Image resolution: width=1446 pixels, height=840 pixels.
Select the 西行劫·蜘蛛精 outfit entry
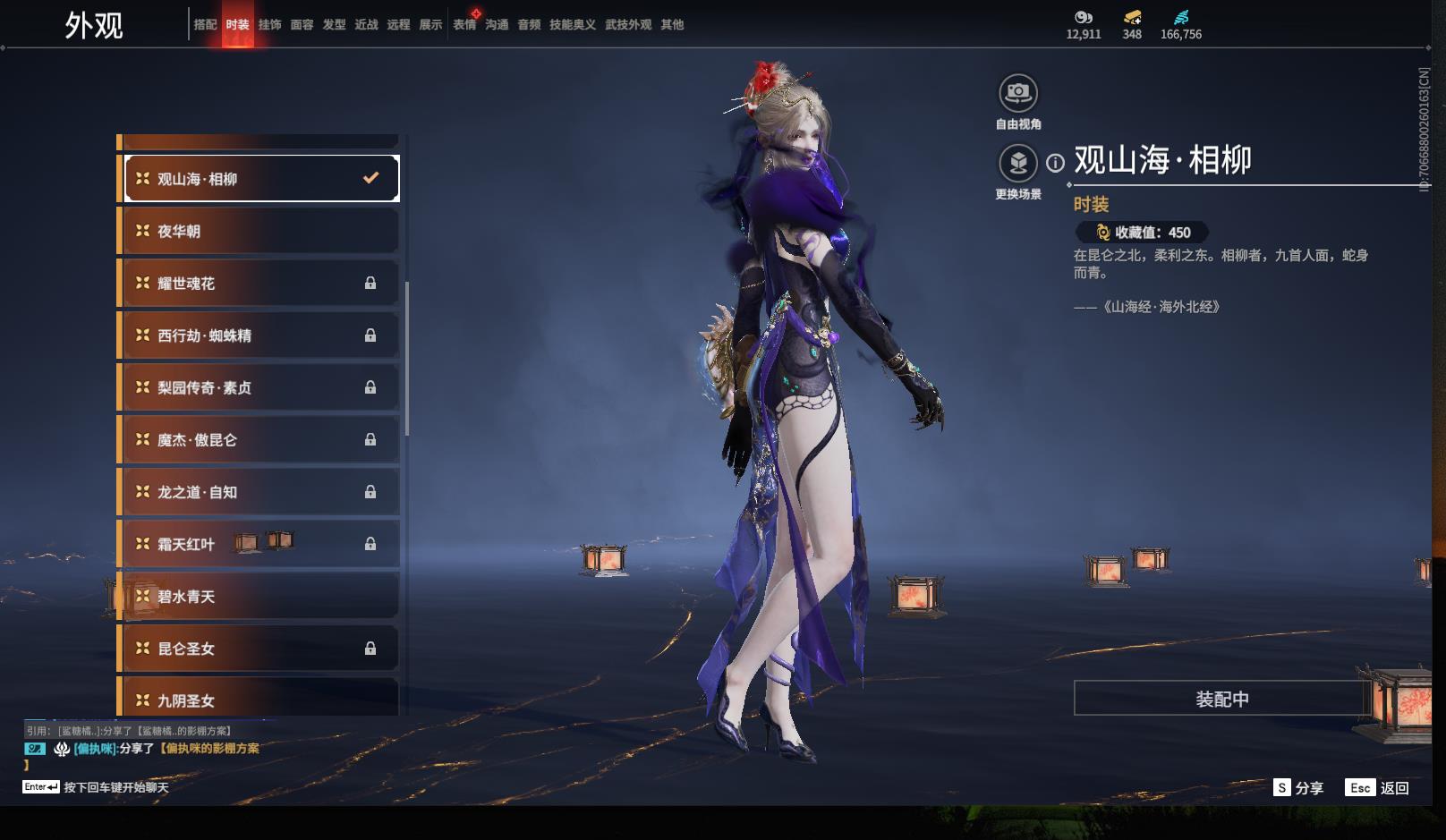[259, 335]
